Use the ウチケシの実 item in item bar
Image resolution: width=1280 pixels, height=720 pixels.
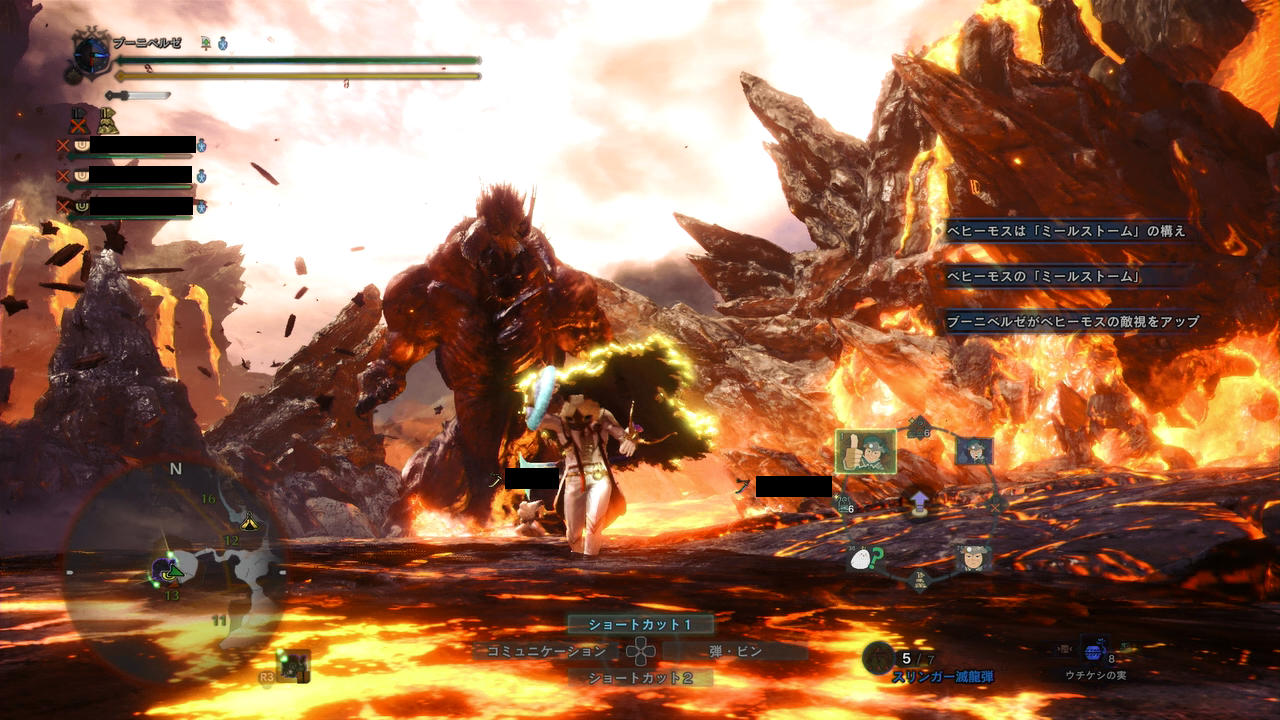[1094, 651]
